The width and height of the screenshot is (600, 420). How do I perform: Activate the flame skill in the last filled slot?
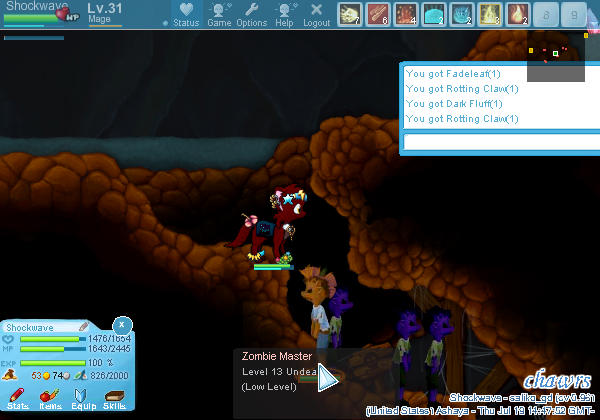coord(517,14)
